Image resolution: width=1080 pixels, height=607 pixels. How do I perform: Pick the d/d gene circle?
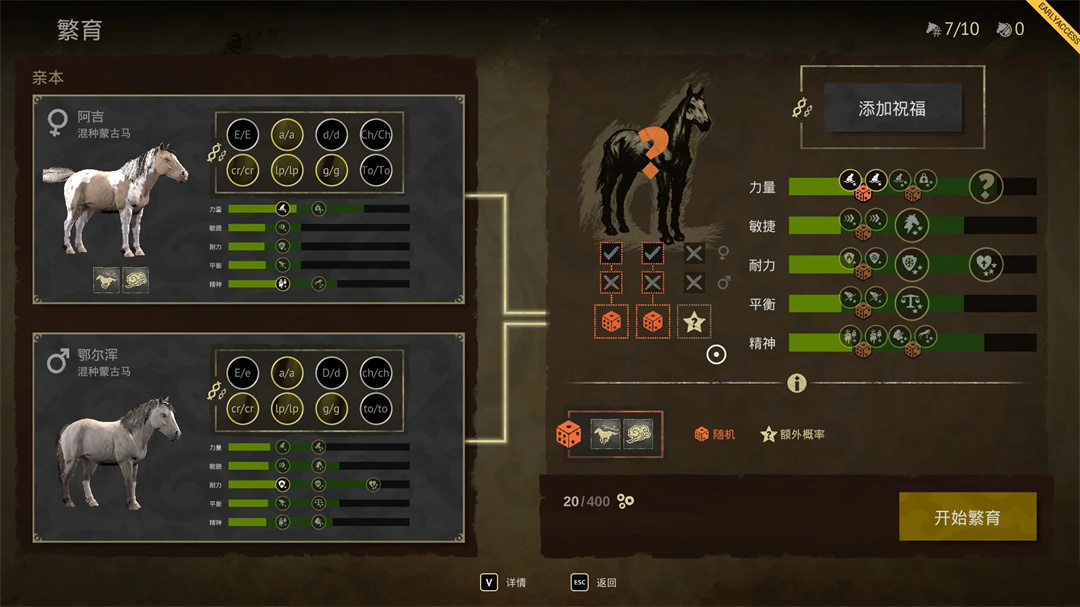[x=332, y=135]
